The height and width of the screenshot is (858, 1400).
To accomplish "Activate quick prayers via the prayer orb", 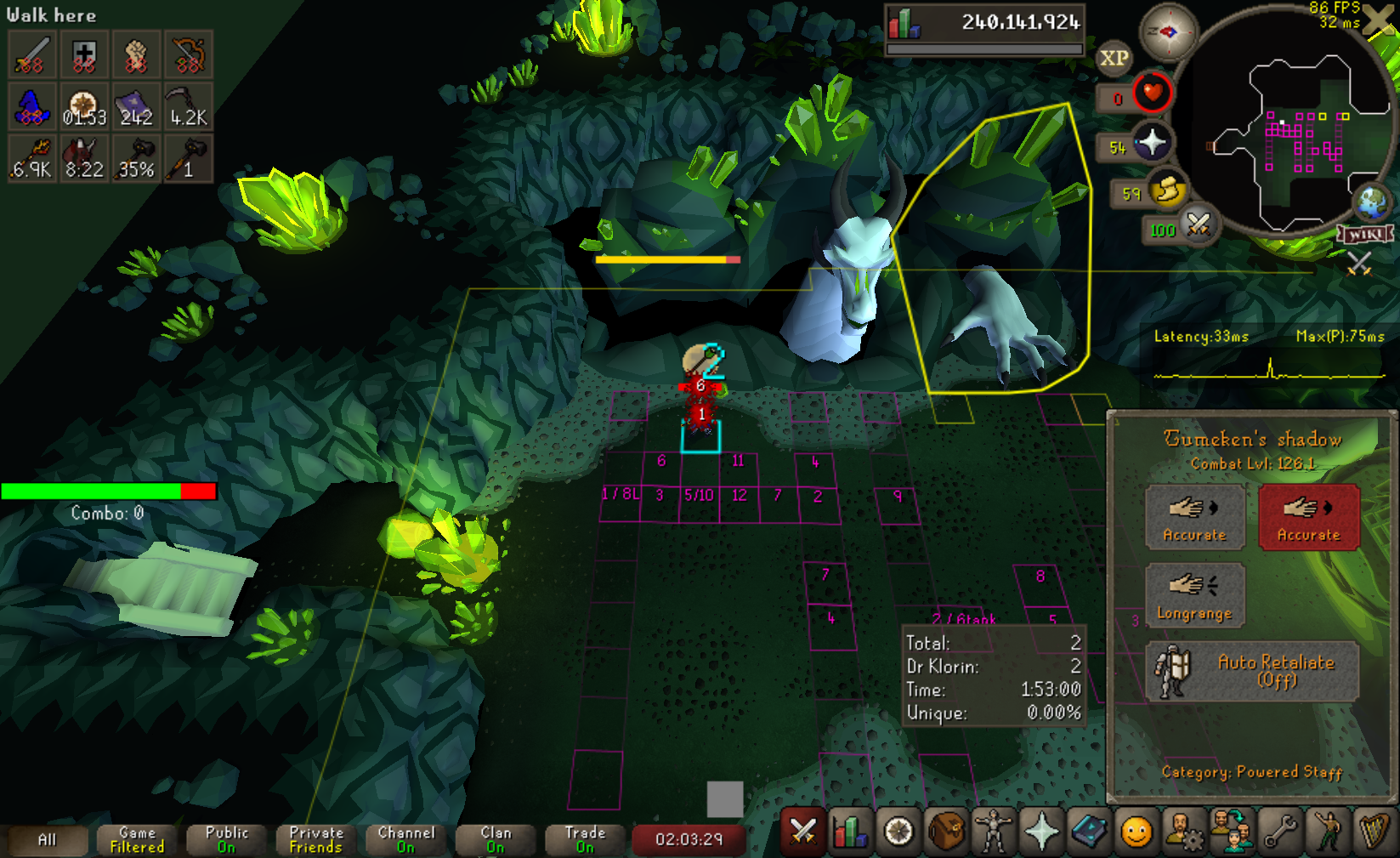I will 1152,143.
